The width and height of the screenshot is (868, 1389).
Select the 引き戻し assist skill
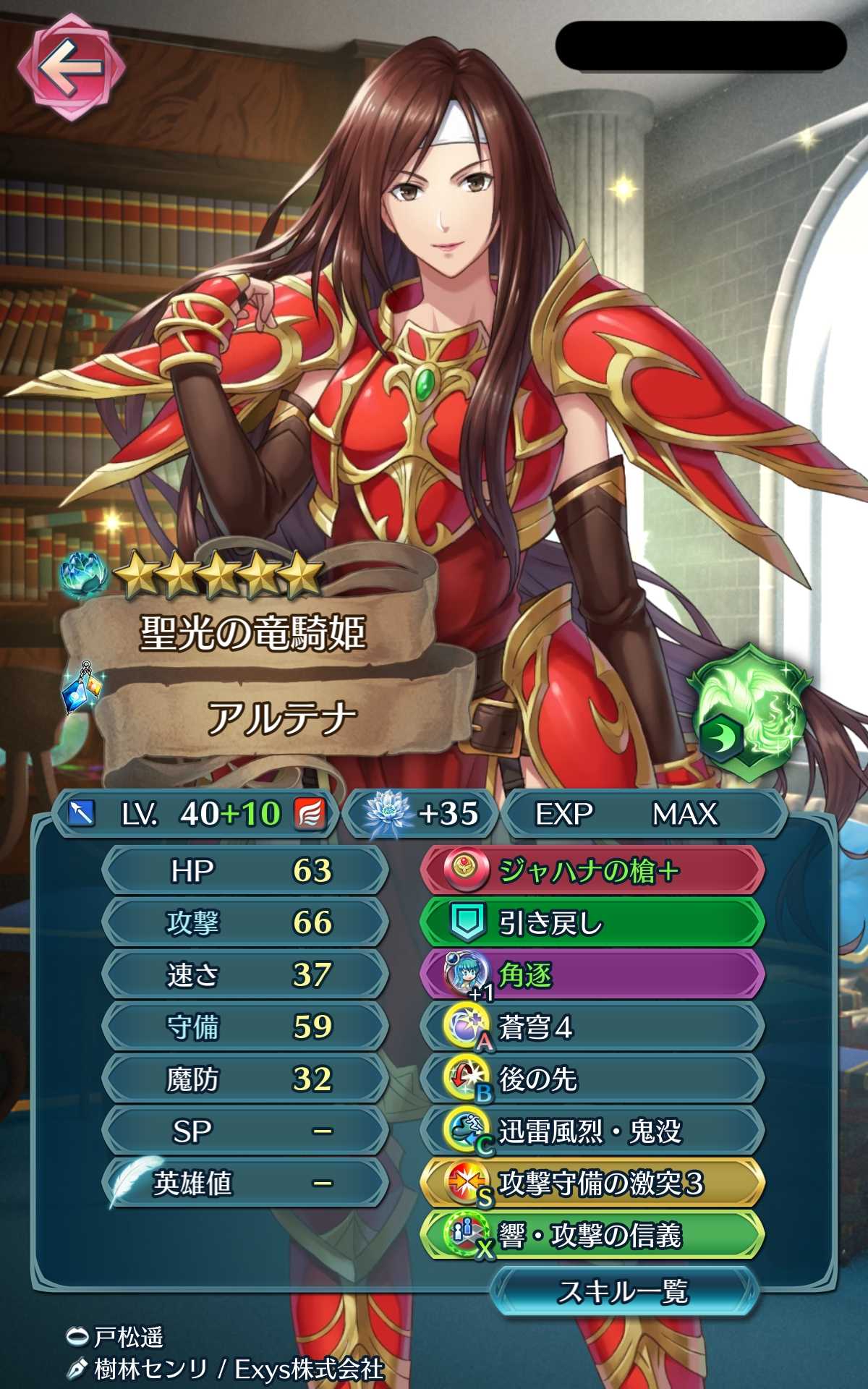[x=592, y=923]
